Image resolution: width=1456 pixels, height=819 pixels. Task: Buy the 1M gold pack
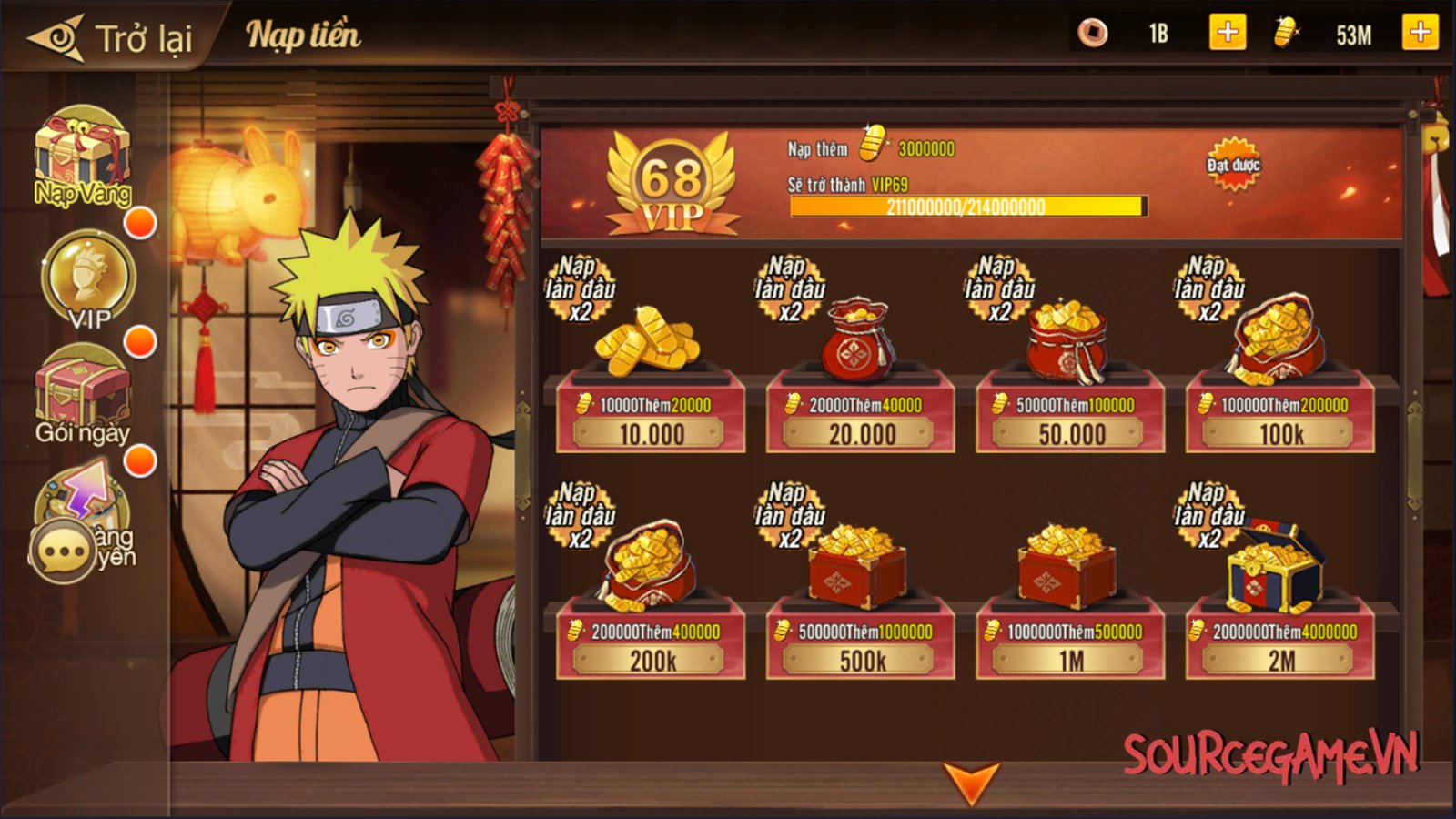(1071, 660)
